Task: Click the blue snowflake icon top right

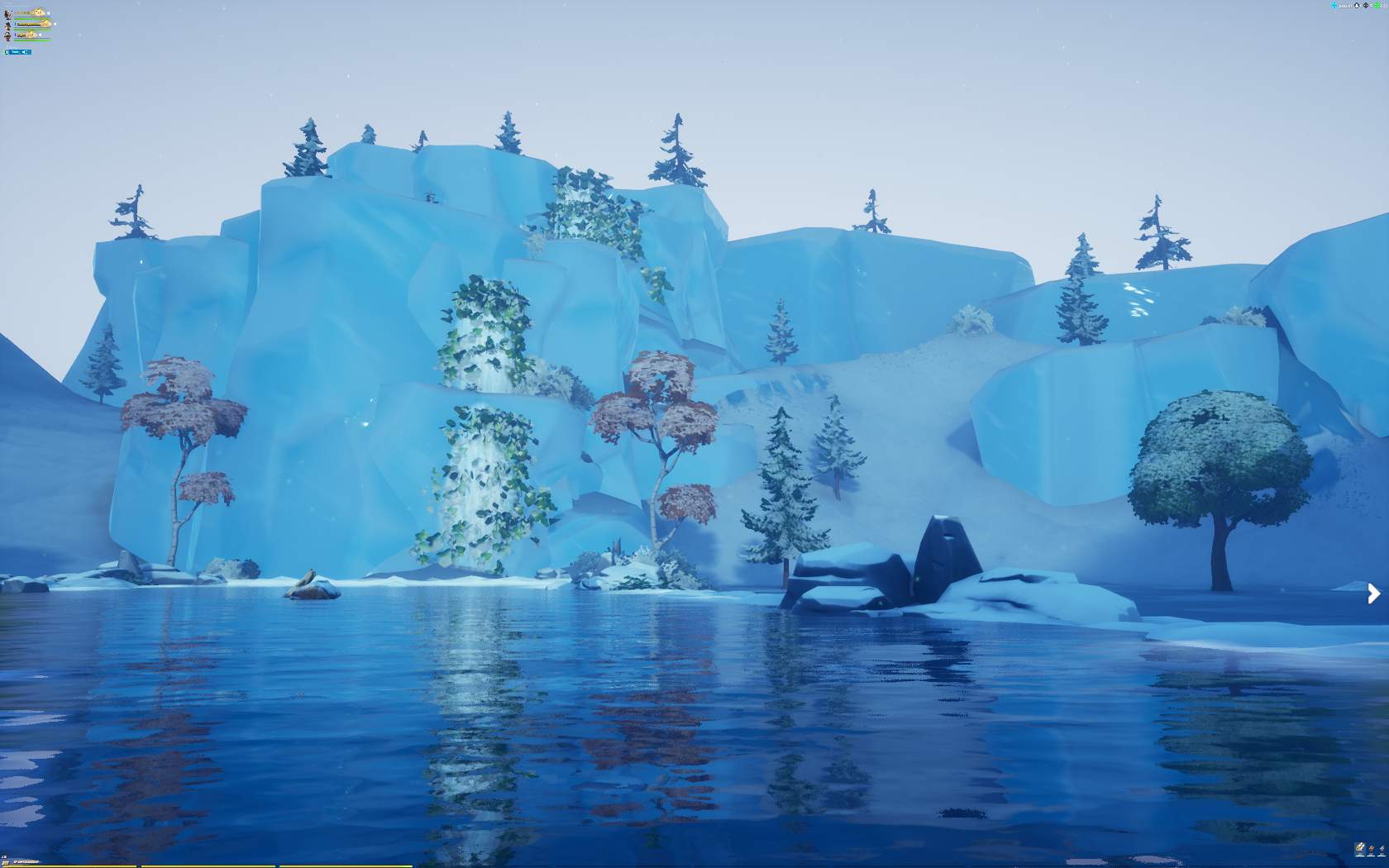Action: 1333,6
